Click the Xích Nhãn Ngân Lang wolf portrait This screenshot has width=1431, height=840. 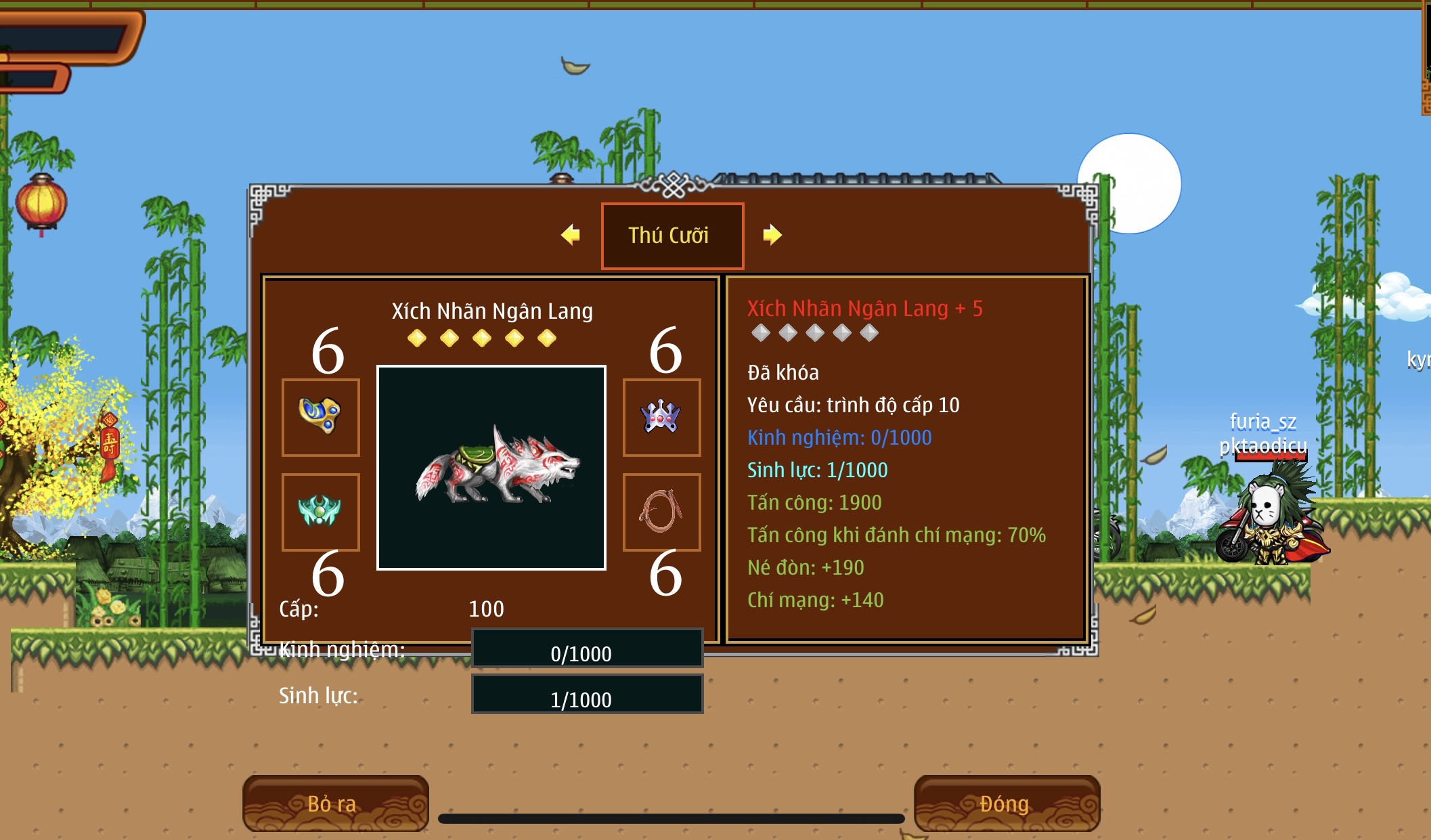click(491, 468)
